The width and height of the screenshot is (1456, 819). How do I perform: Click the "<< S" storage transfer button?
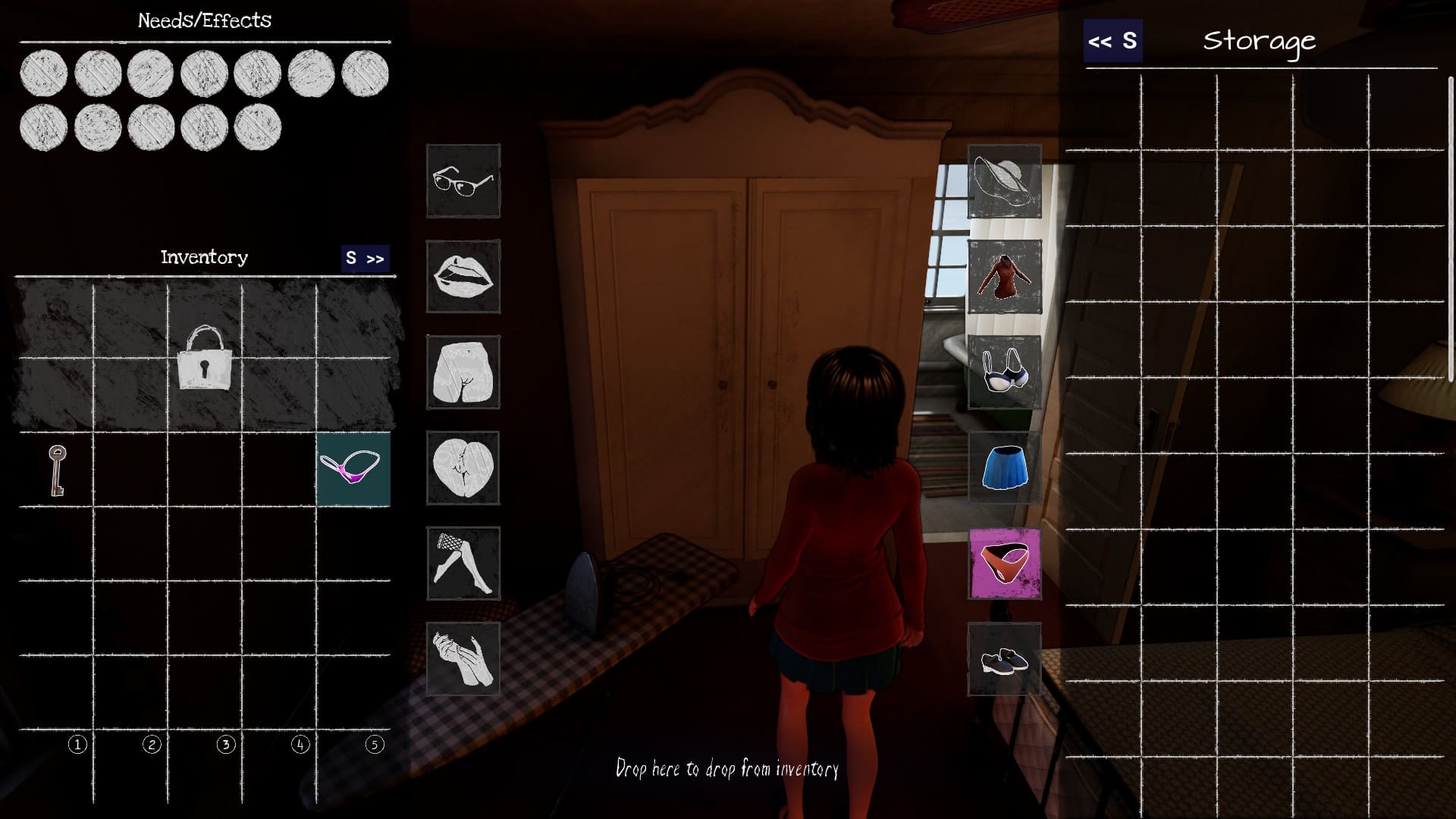[1112, 41]
